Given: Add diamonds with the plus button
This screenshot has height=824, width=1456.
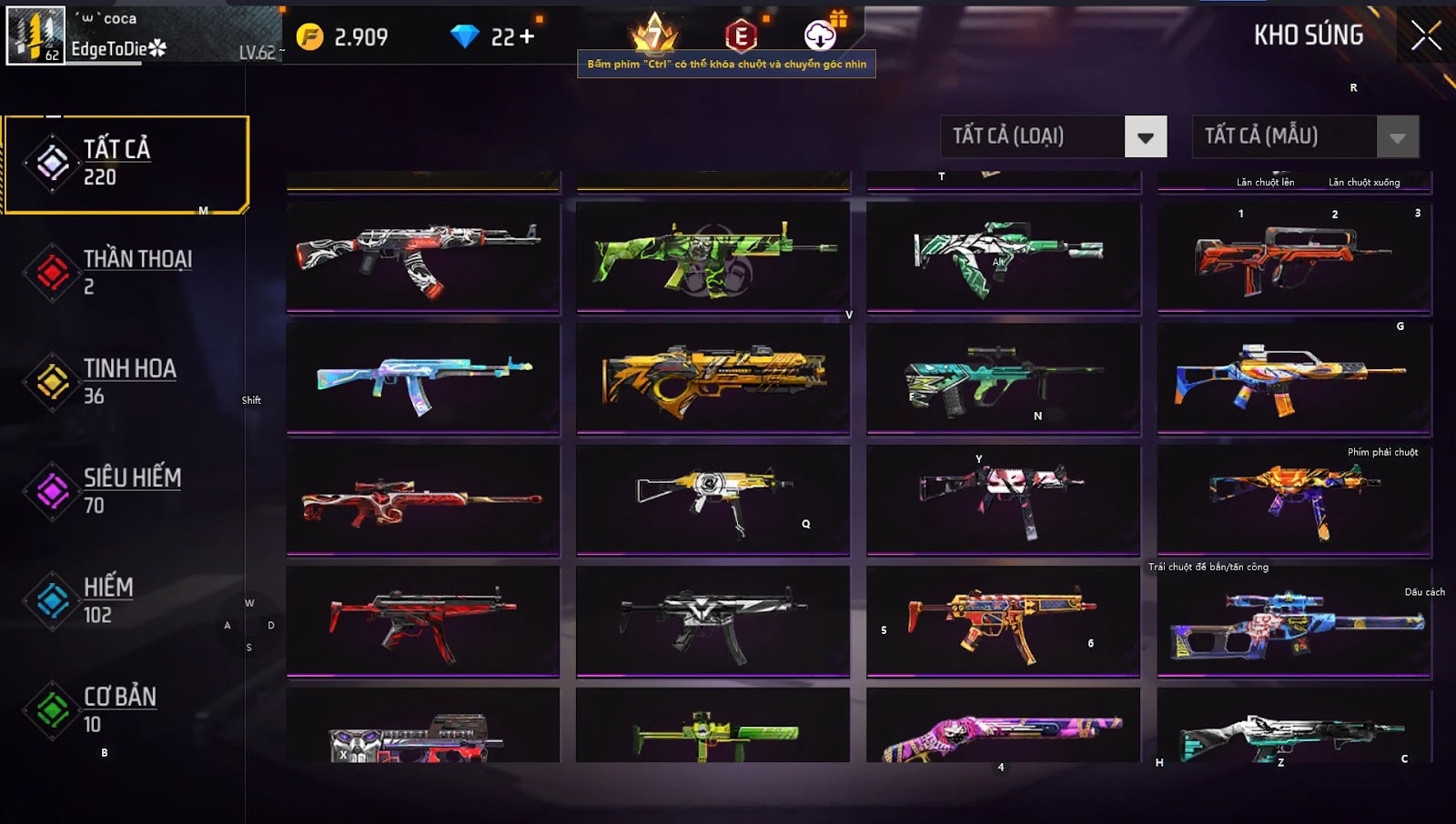Looking at the screenshot, I should pos(527,37).
